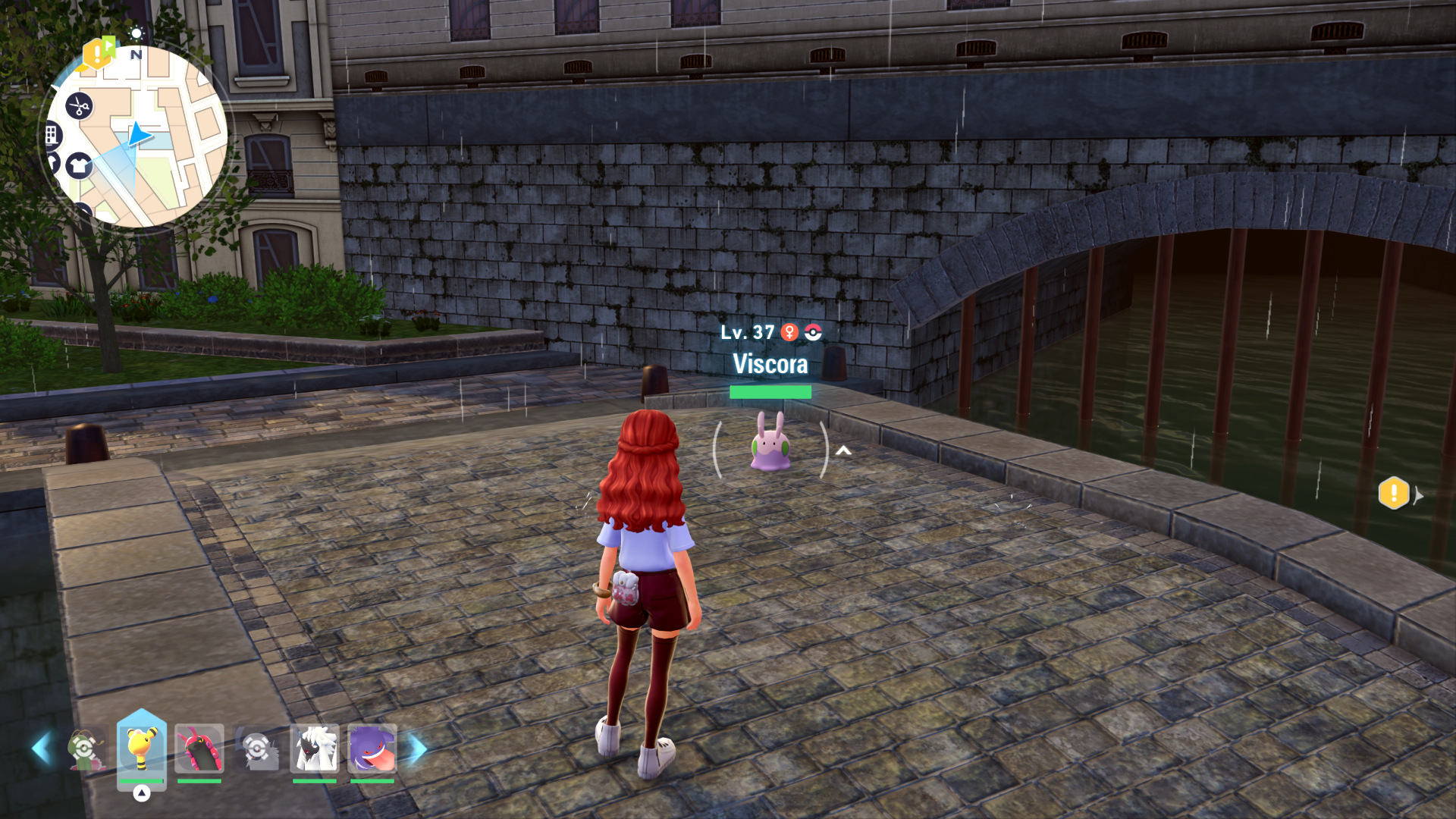The image size is (1456, 819).
Task: Choose the Scolipede party slot
Action: pyautogui.click(x=199, y=748)
